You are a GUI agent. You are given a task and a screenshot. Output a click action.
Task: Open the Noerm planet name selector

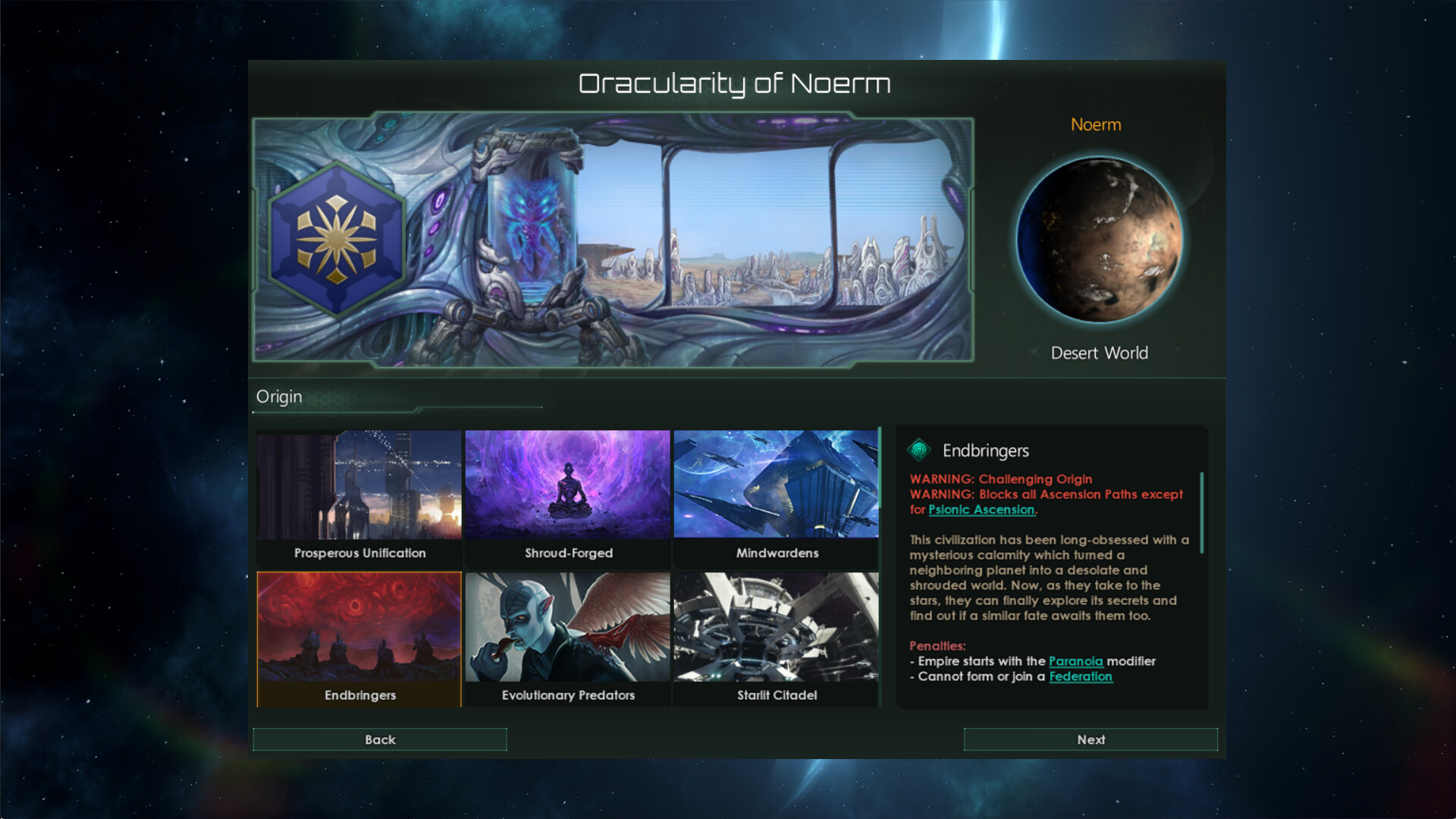point(1096,124)
